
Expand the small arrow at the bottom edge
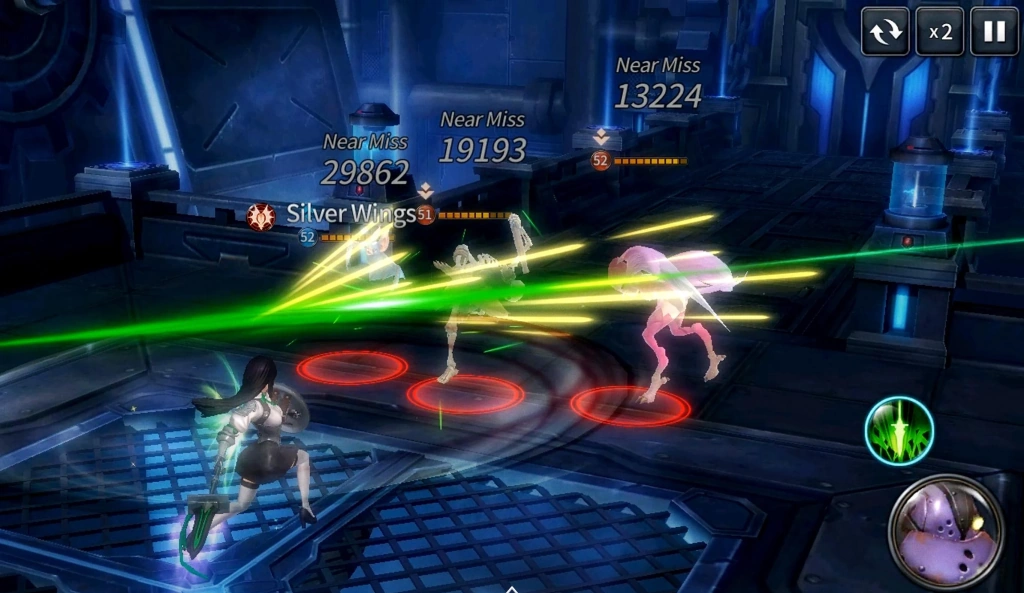click(x=512, y=588)
